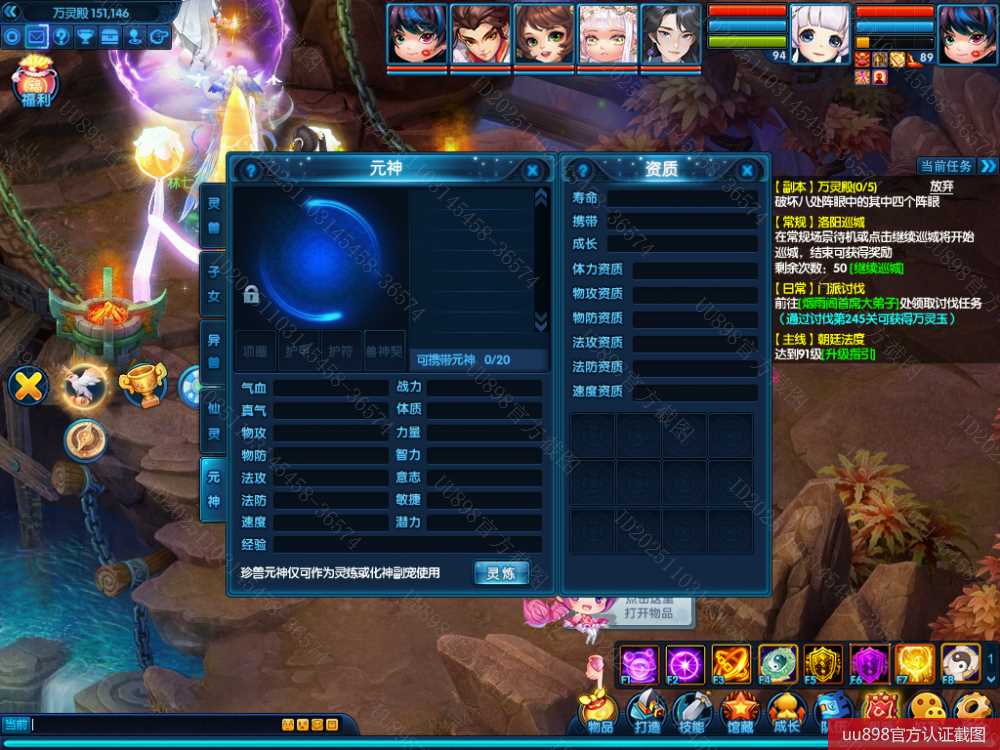Switch to the 子女 side tab
The height and width of the screenshot is (750, 1000).
point(213,282)
